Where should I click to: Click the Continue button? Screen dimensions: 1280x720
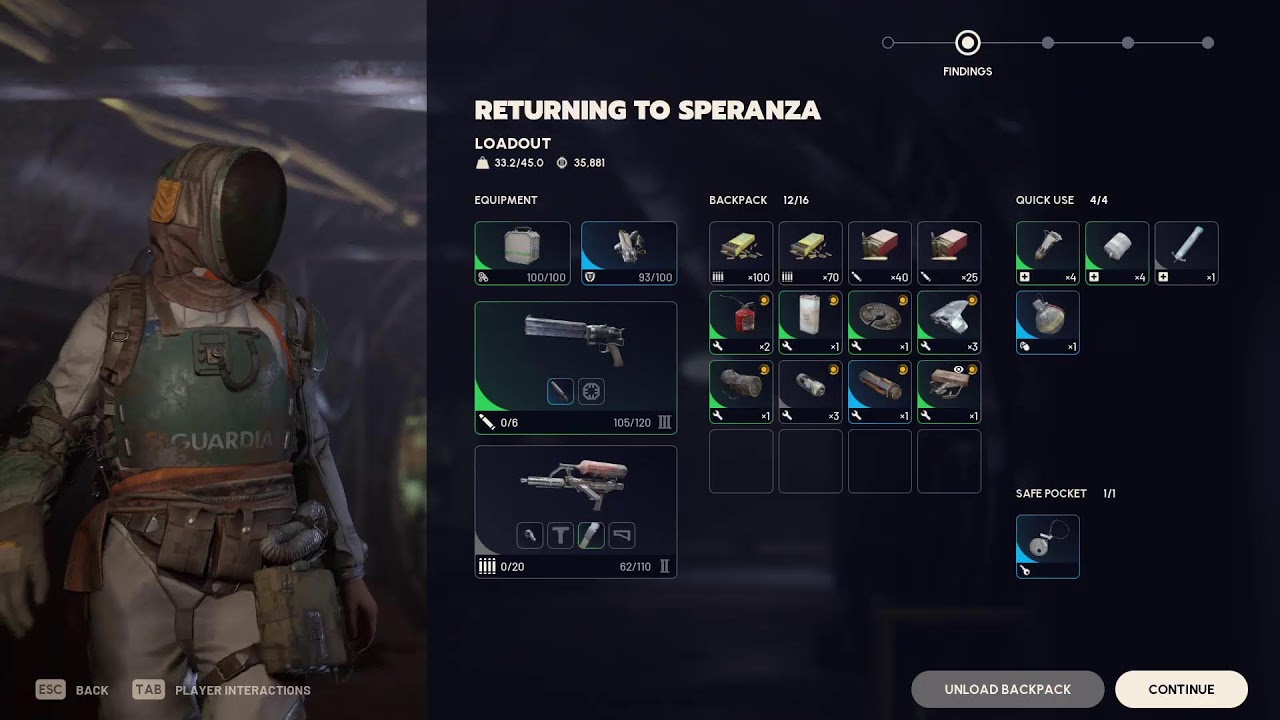(x=1181, y=689)
